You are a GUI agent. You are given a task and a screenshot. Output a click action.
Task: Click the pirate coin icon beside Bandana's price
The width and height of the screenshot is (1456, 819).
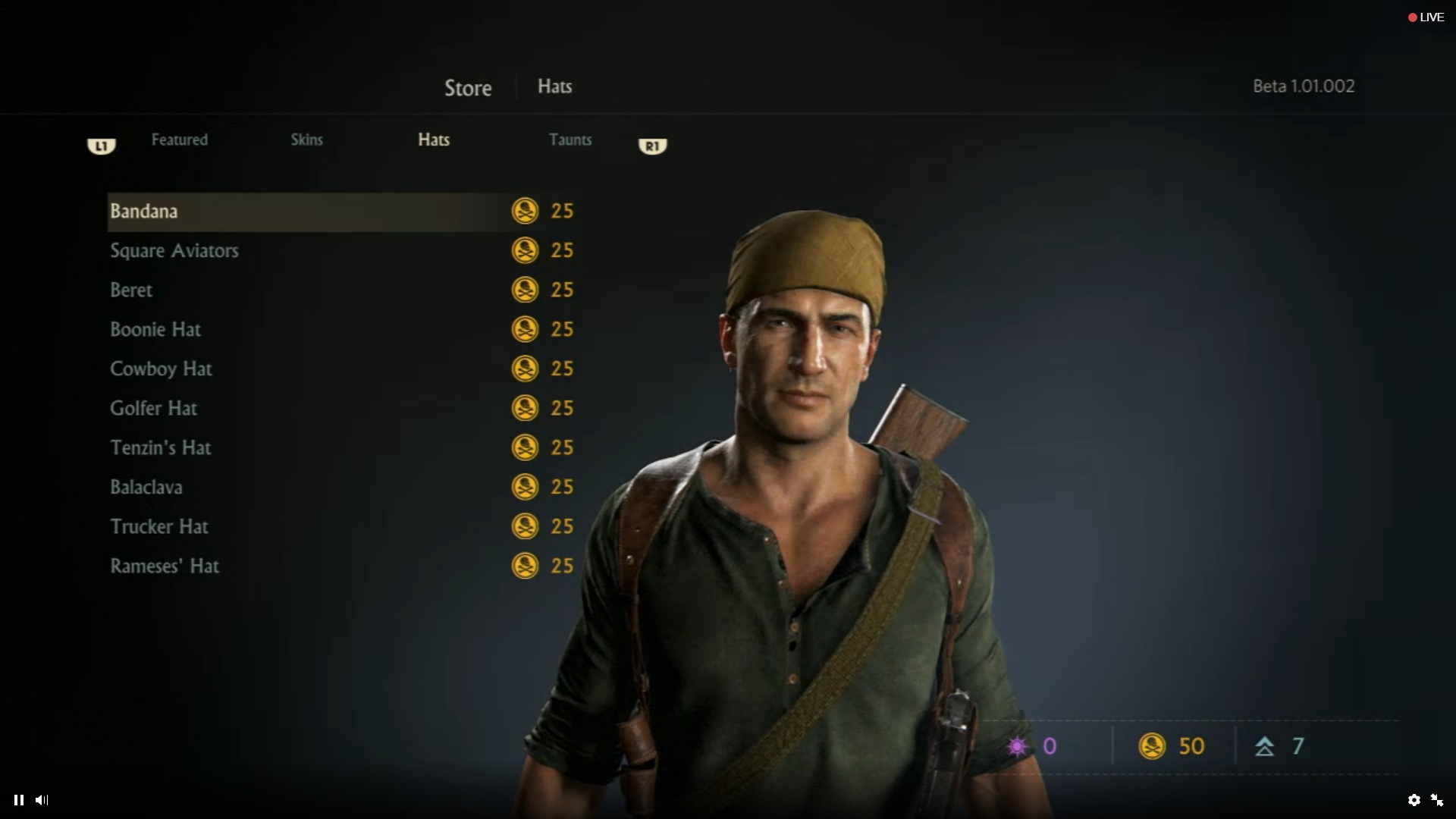[526, 212]
